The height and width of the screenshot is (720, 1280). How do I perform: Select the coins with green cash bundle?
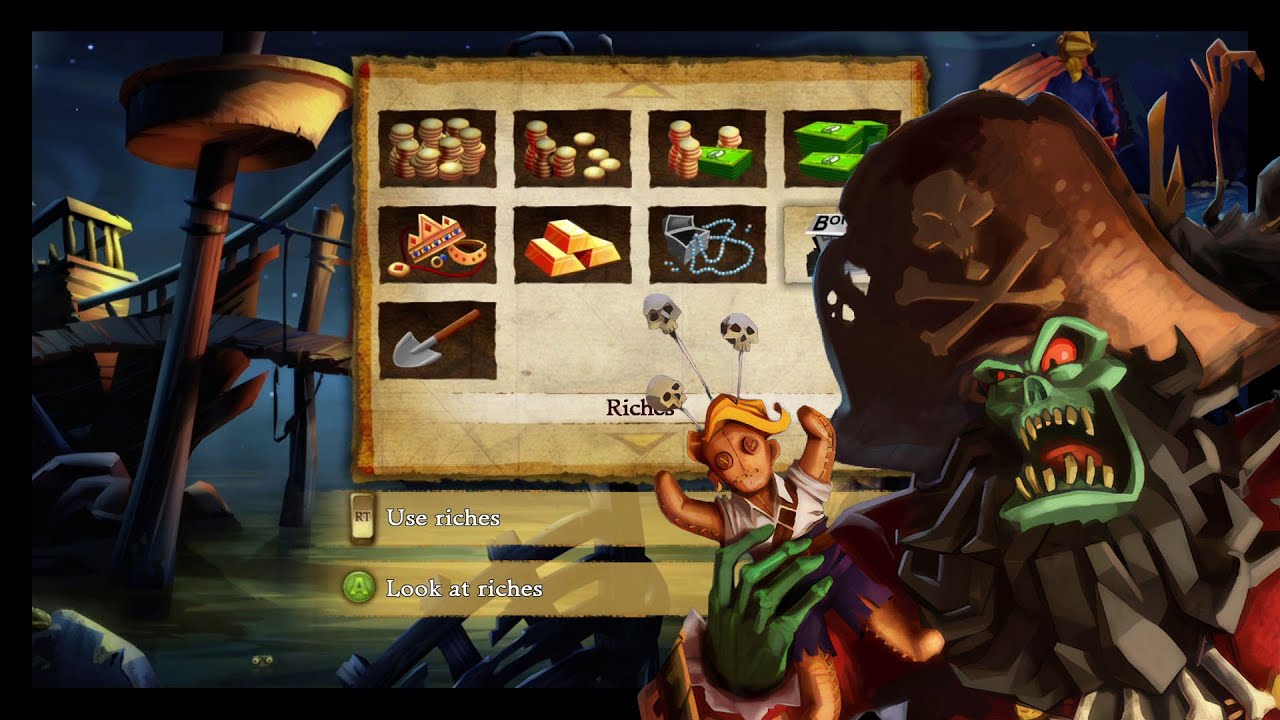pyautogui.click(x=707, y=148)
